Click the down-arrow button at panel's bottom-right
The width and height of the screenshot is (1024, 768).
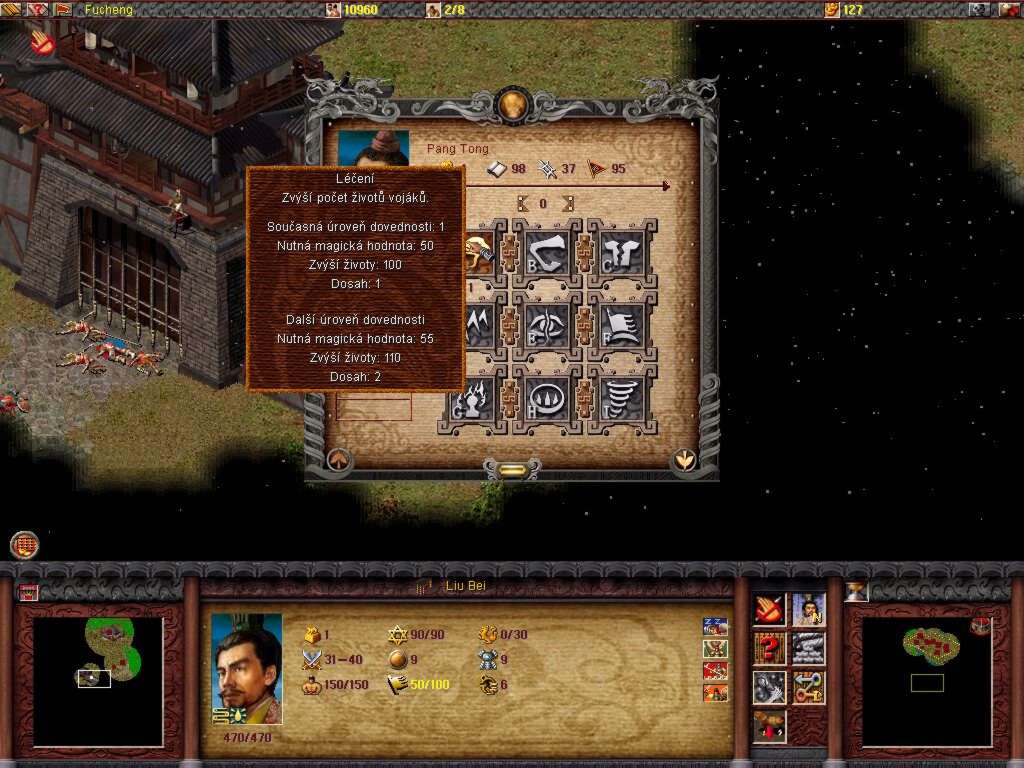[684, 459]
